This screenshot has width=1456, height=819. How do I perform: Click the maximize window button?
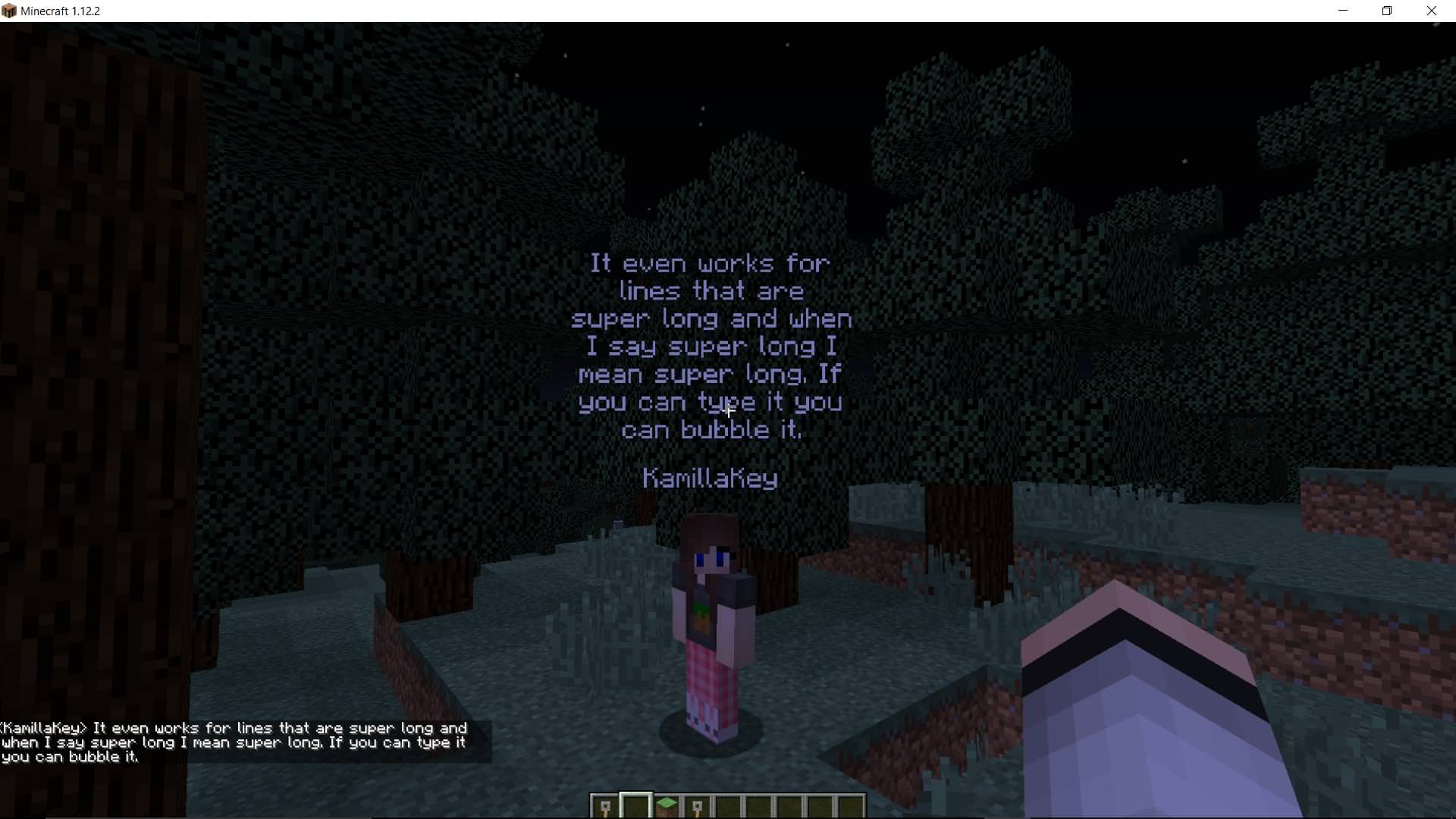1387,11
